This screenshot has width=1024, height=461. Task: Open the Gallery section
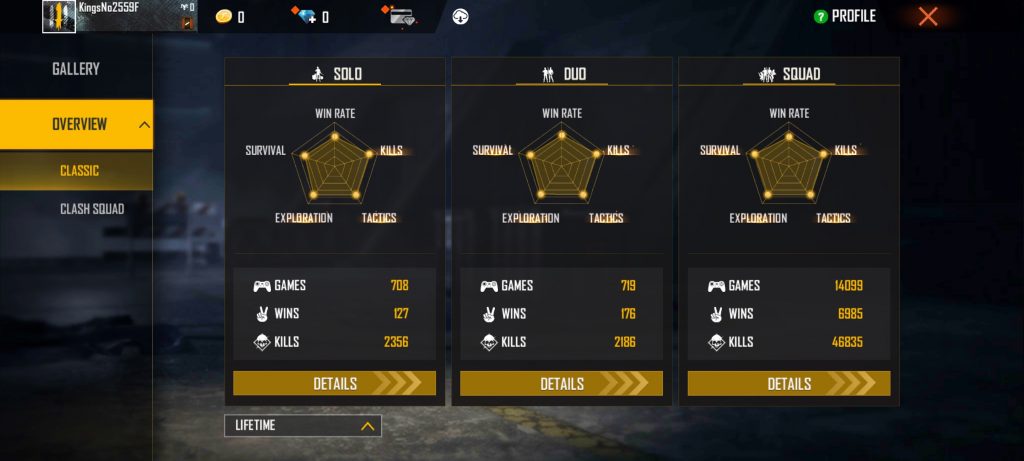(76, 69)
